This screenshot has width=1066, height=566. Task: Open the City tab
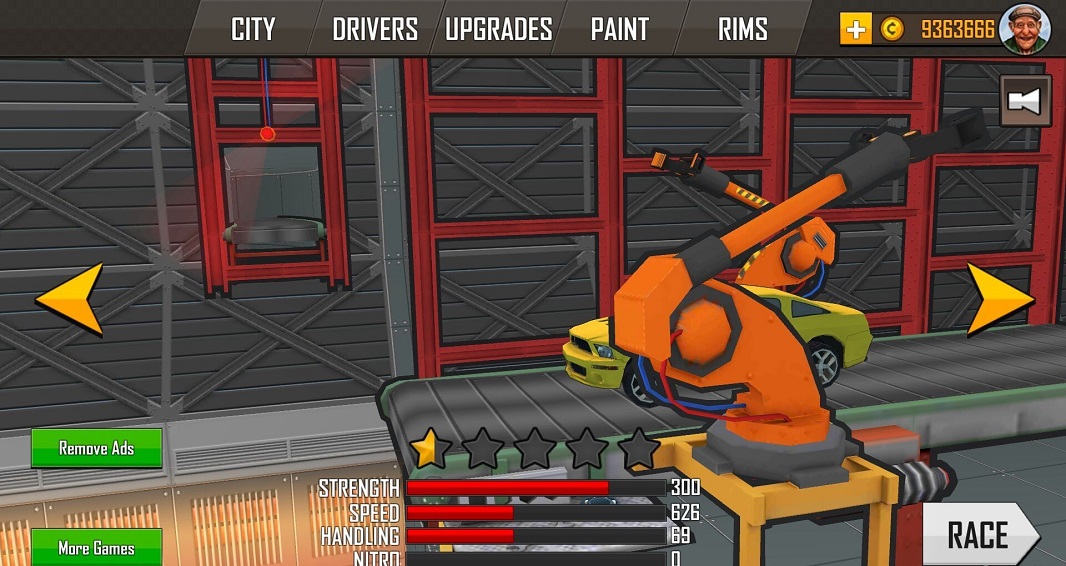pyautogui.click(x=253, y=29)
